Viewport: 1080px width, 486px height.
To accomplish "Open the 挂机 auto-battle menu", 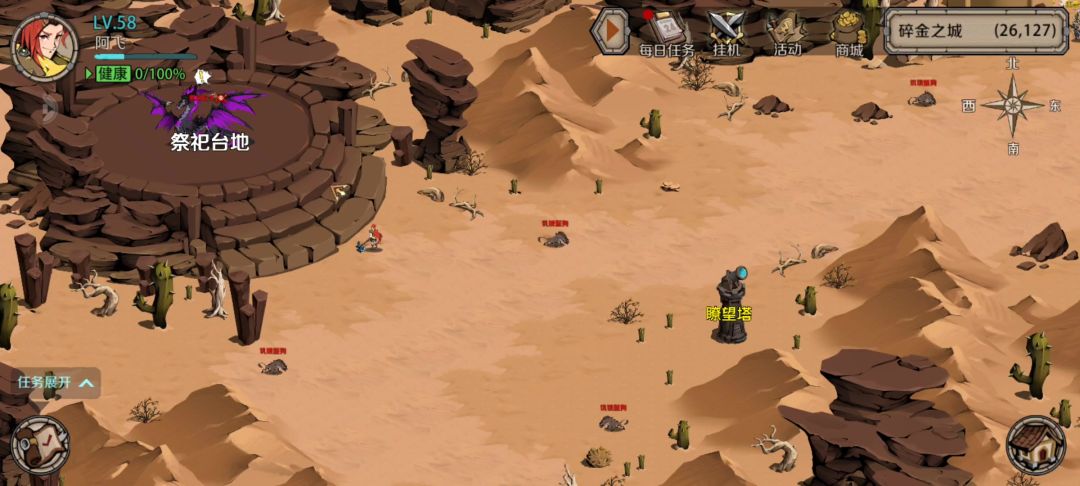I will tap(726, 33).
